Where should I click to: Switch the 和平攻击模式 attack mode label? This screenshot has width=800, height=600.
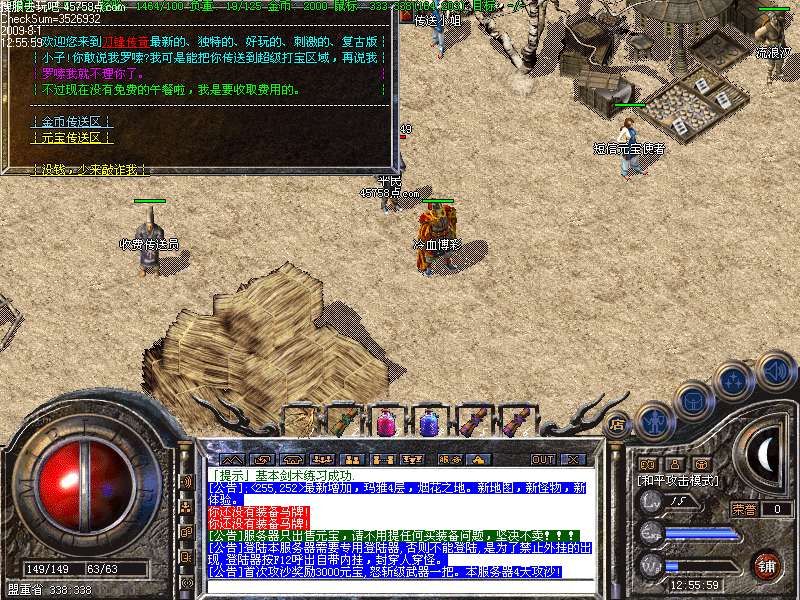pyautogui.click(x=678, y=481)
